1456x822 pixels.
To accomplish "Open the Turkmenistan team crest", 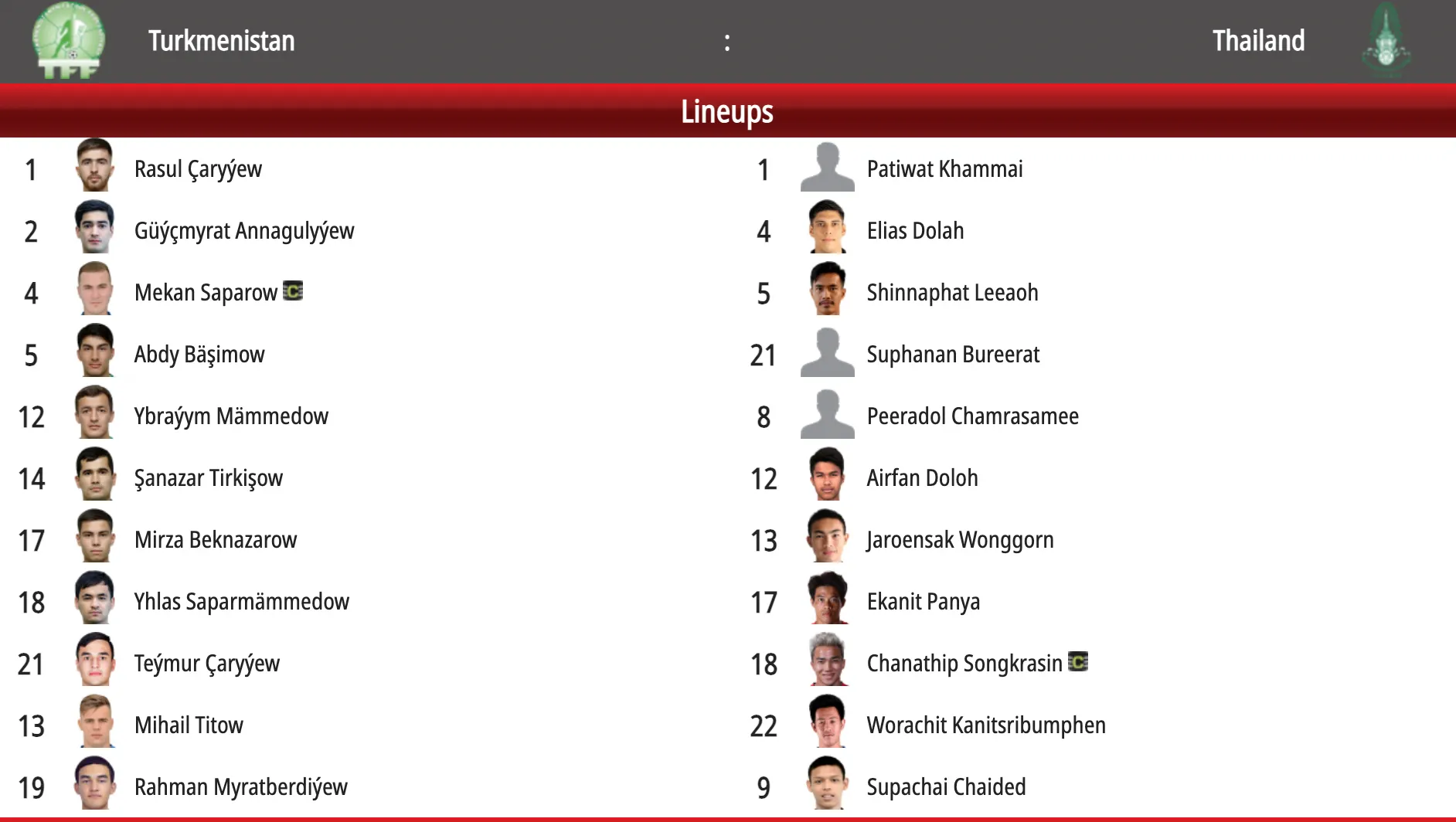I will pyautogui.click(x=69, y=41).
